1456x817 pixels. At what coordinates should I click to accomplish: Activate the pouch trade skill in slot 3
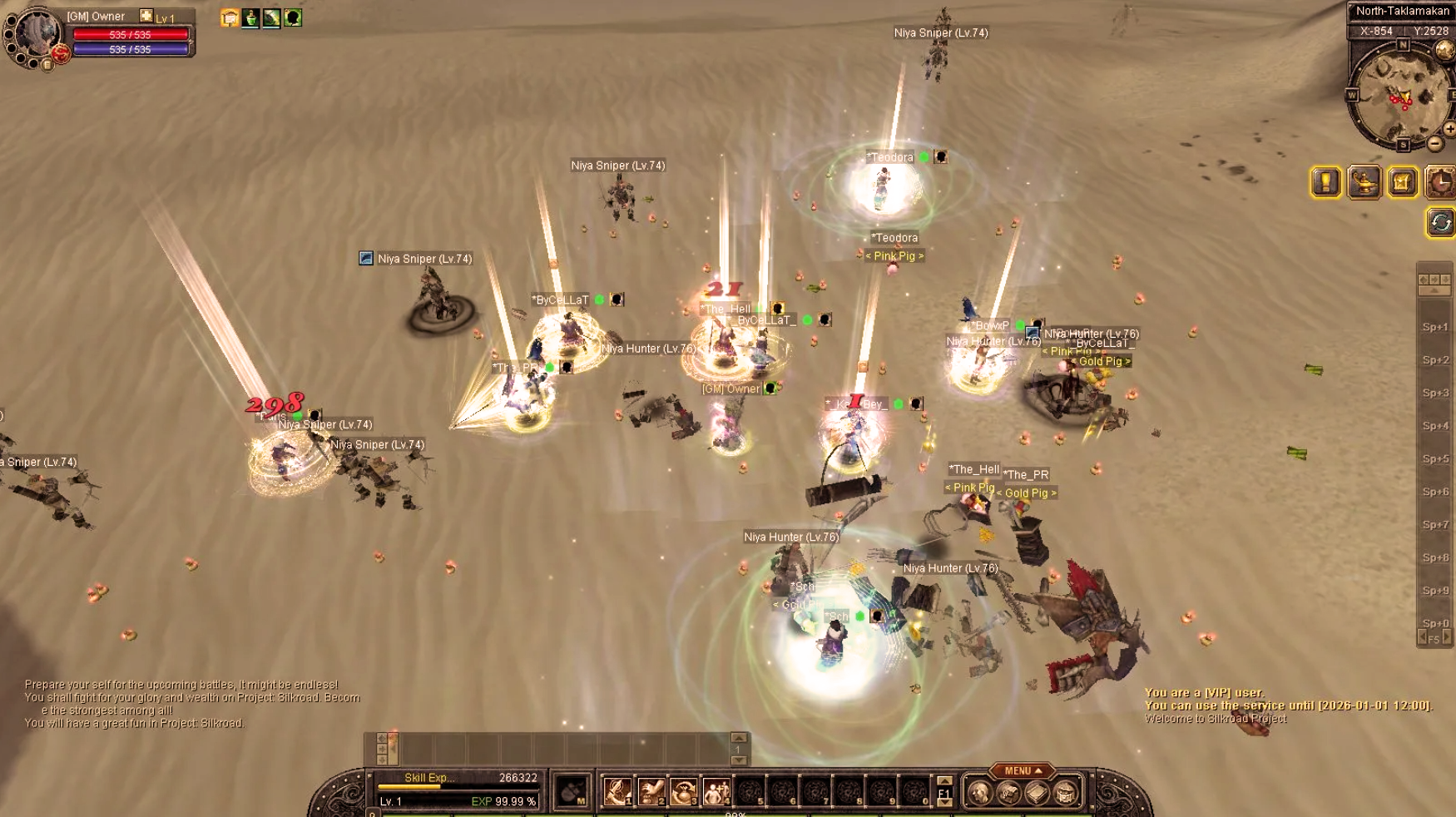(683, 791)
